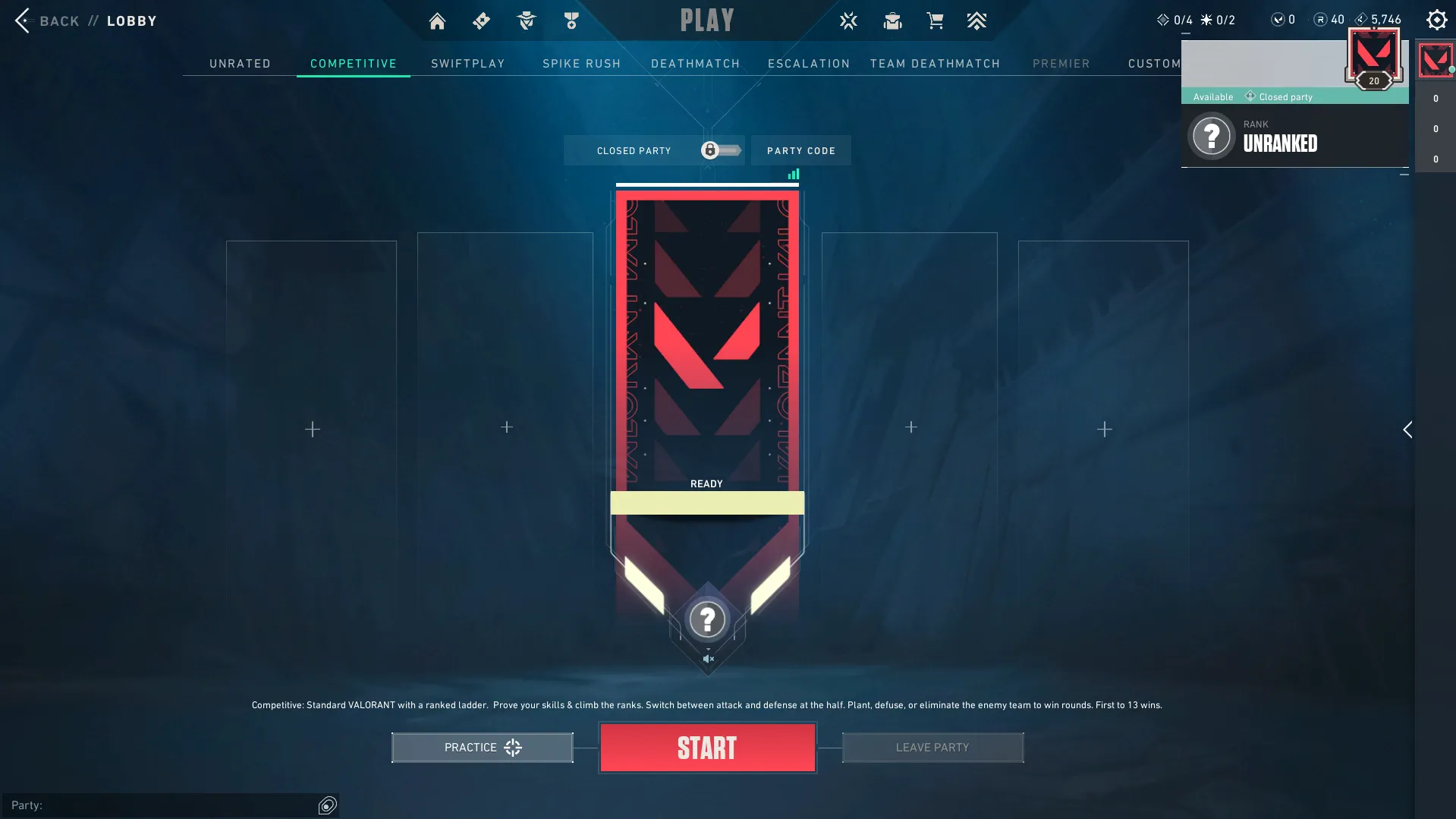Collapse the social panel with the chevron

tap(1408, 430)
